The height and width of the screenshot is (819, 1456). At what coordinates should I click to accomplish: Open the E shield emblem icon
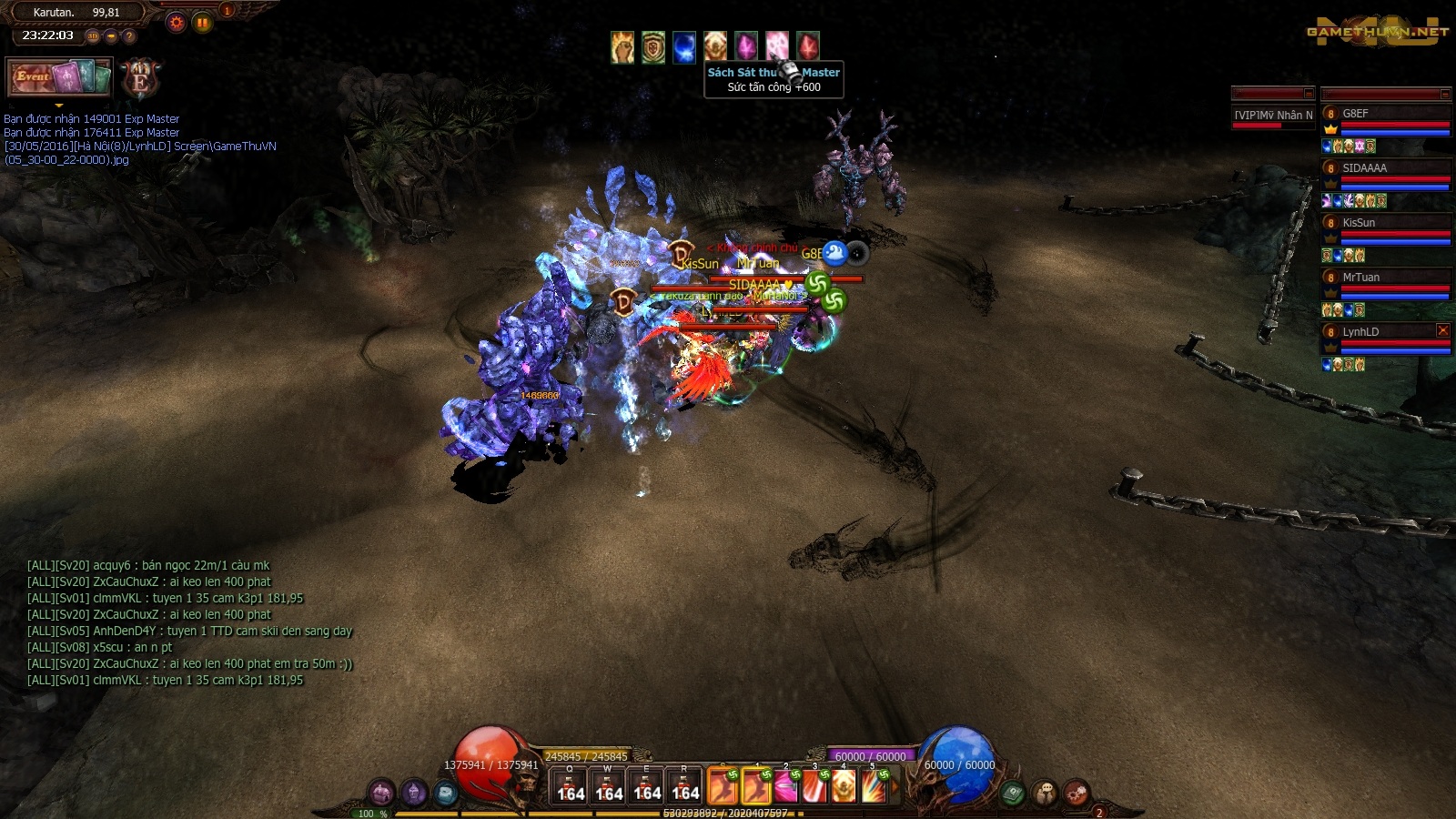pos(140,79)
